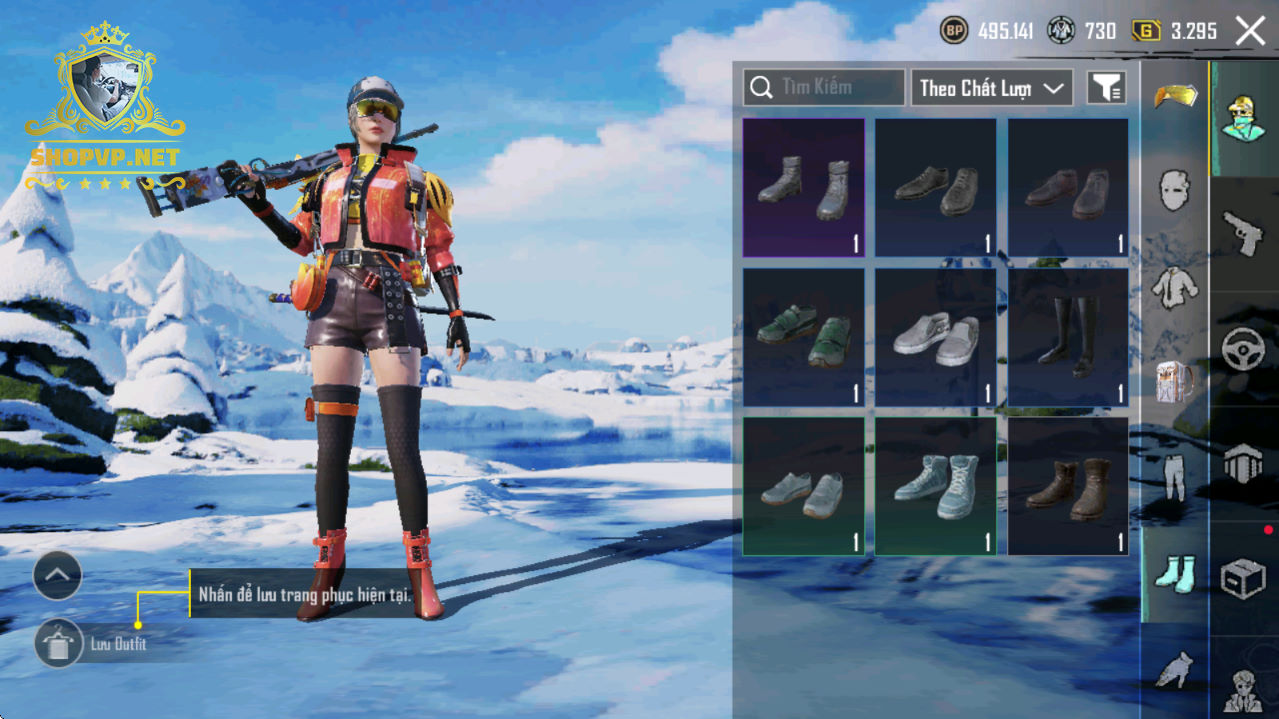The image size is (1279, 719).
Task: Select the green strap shoes
Action: [803, 337]
